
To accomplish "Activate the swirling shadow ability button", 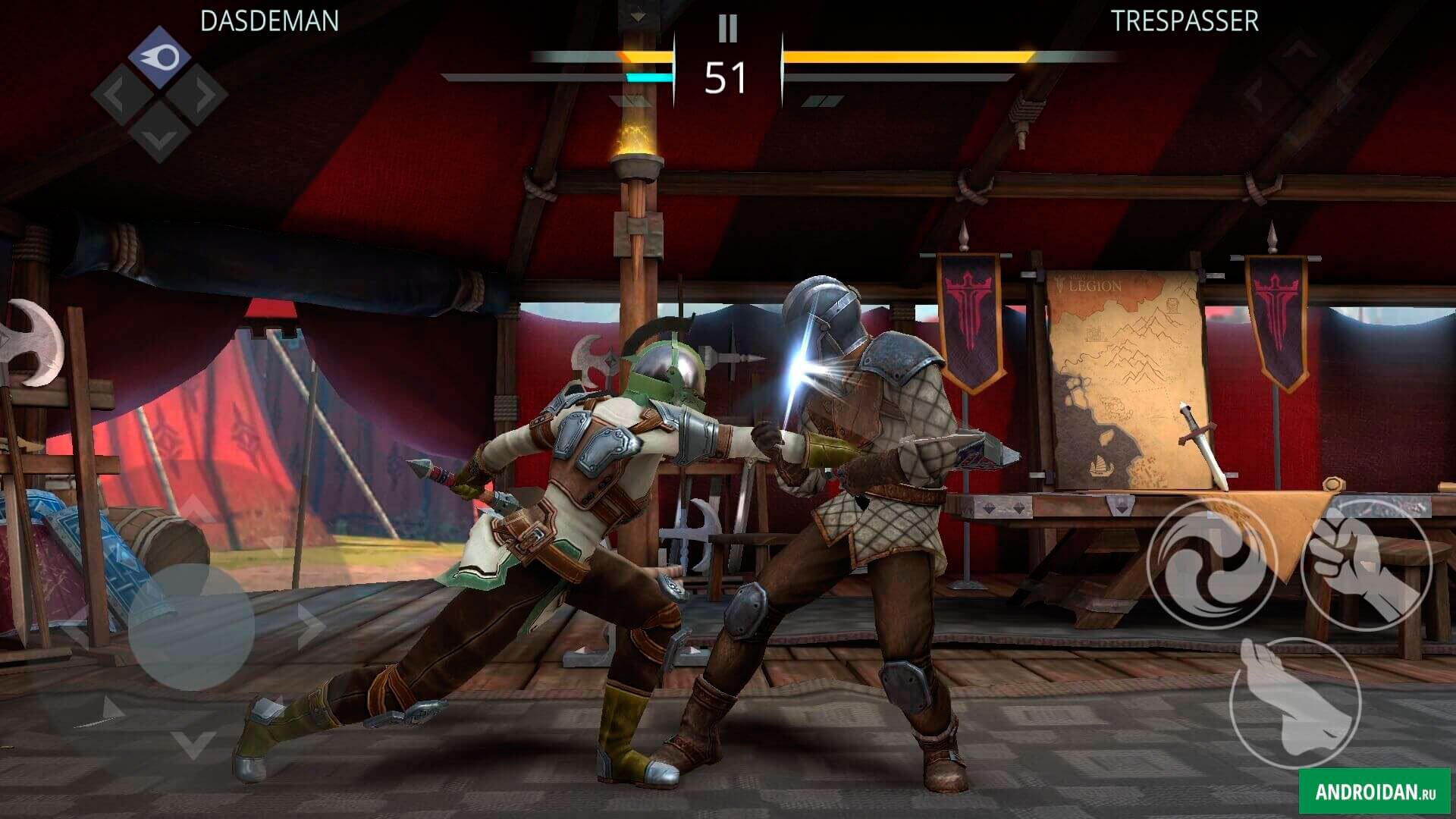I will [1212, 566].
